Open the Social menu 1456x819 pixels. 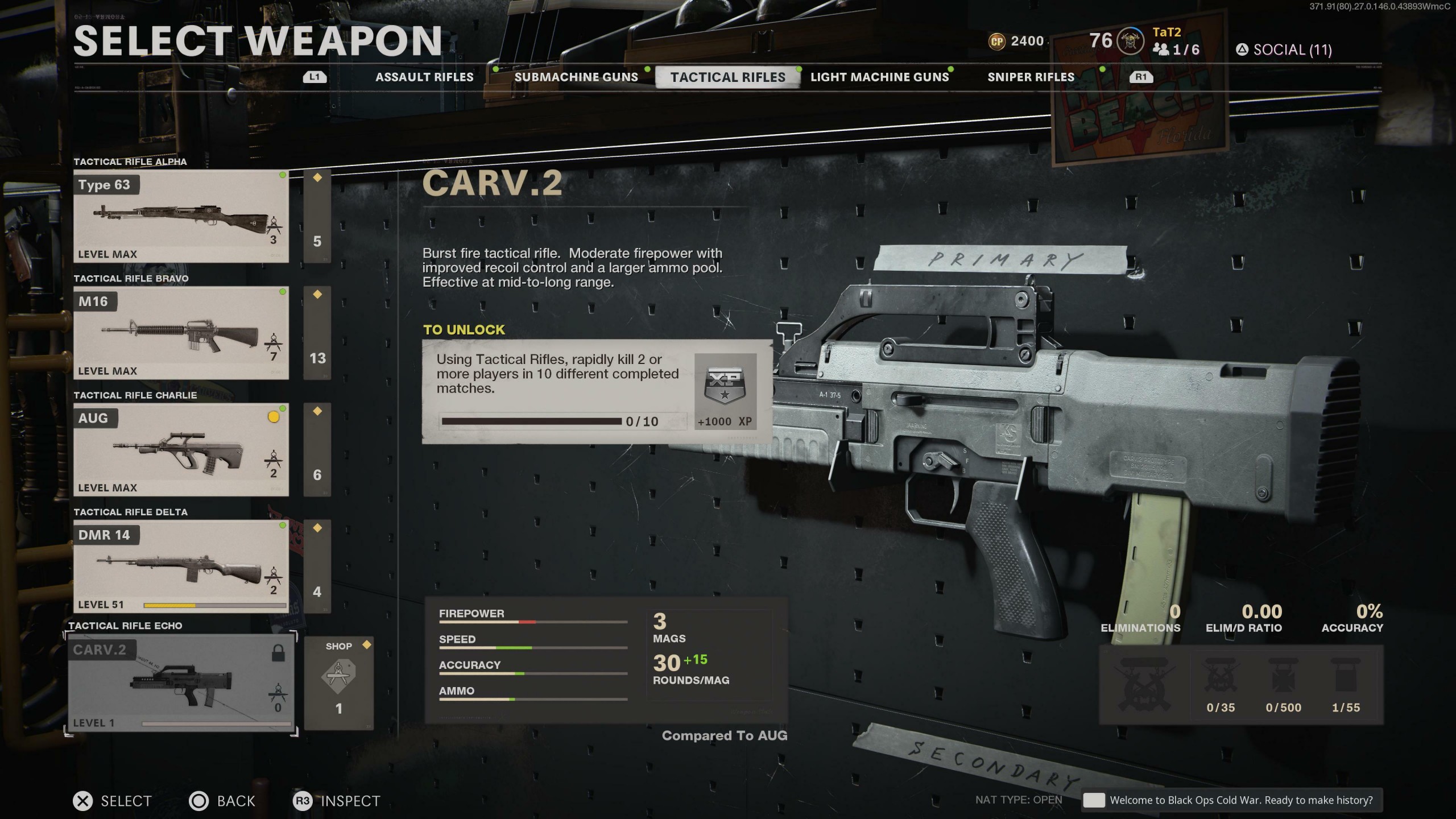pyautogui.click(x=1284, y=50)
